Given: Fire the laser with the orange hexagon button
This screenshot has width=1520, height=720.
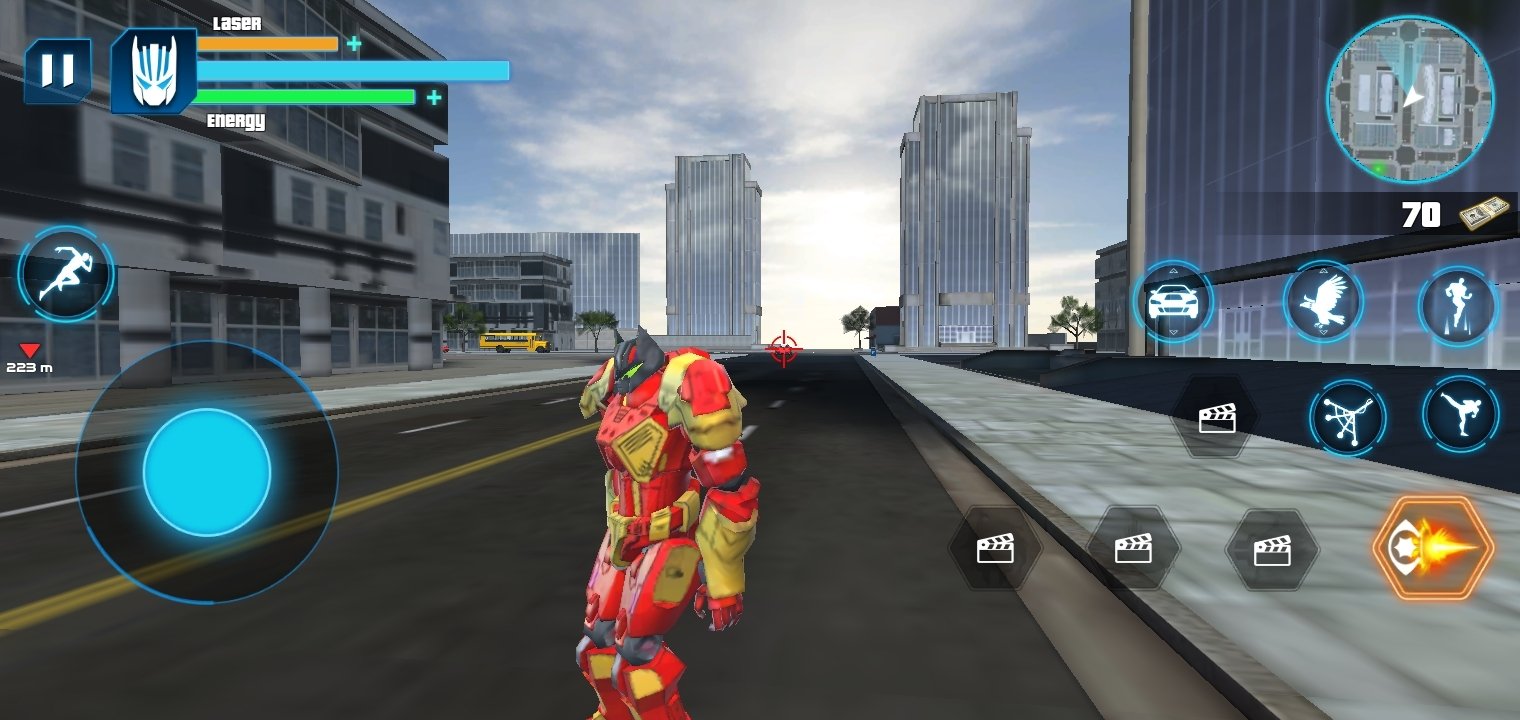Looking at the screenshot, I should click(x=1433, y=548).
